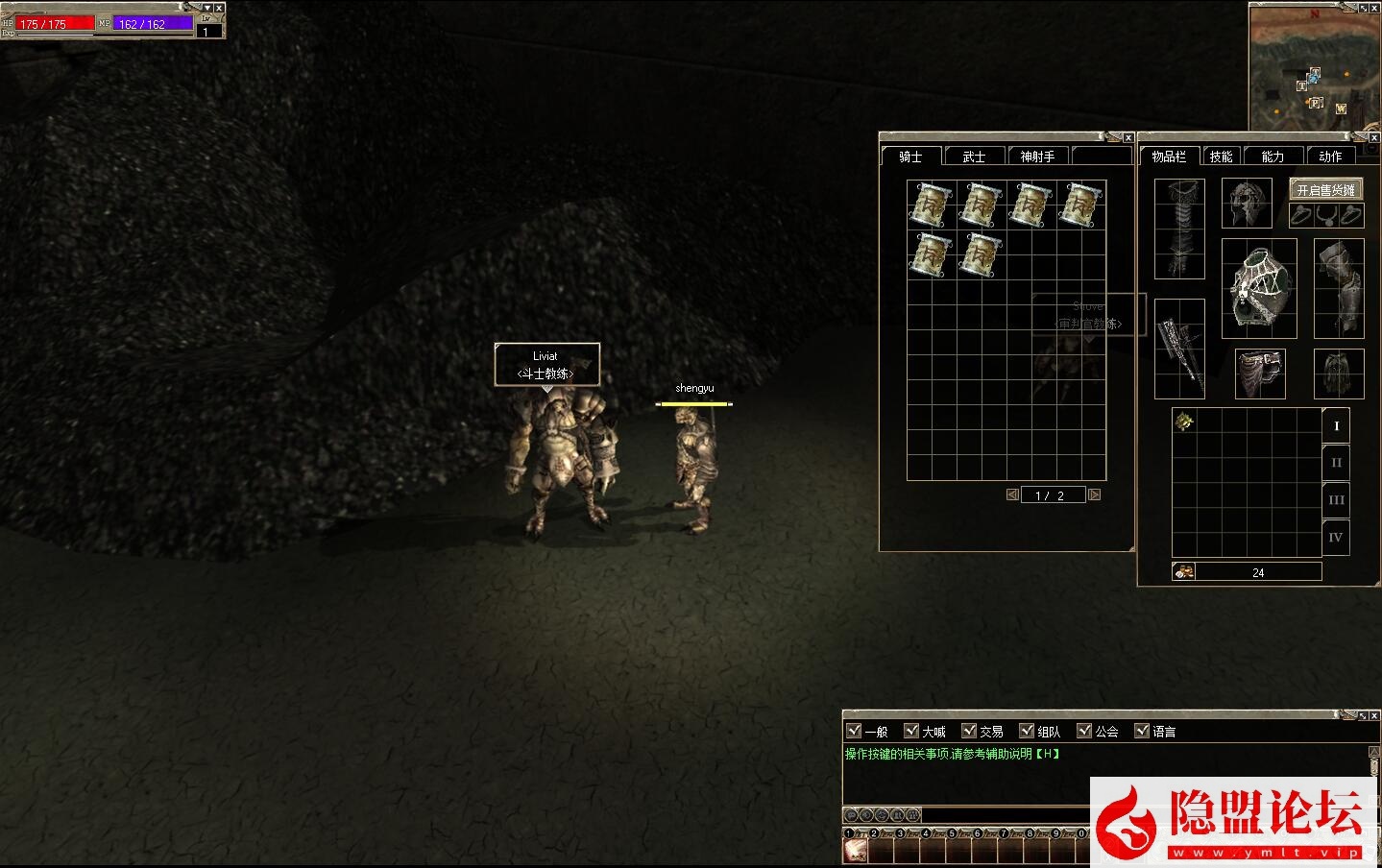Click the equipped weapon slot
Screen dimensions: 1382x868
tap(1179, 348)
